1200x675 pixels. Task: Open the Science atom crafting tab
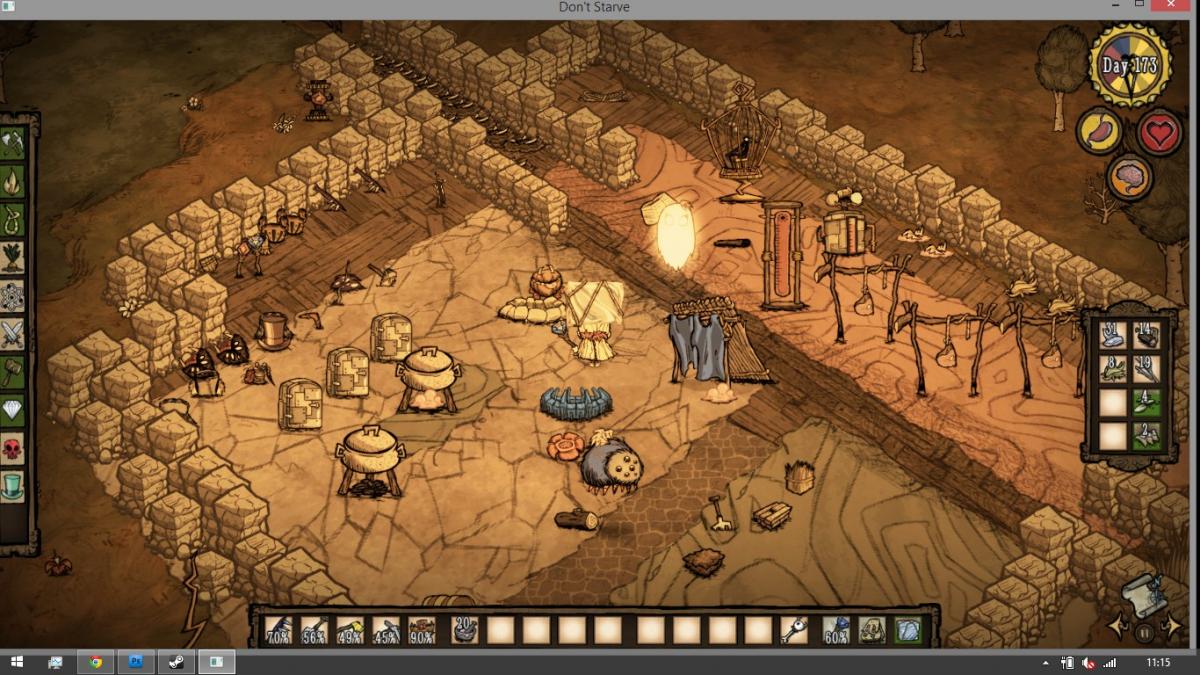(x=13, y=296)
